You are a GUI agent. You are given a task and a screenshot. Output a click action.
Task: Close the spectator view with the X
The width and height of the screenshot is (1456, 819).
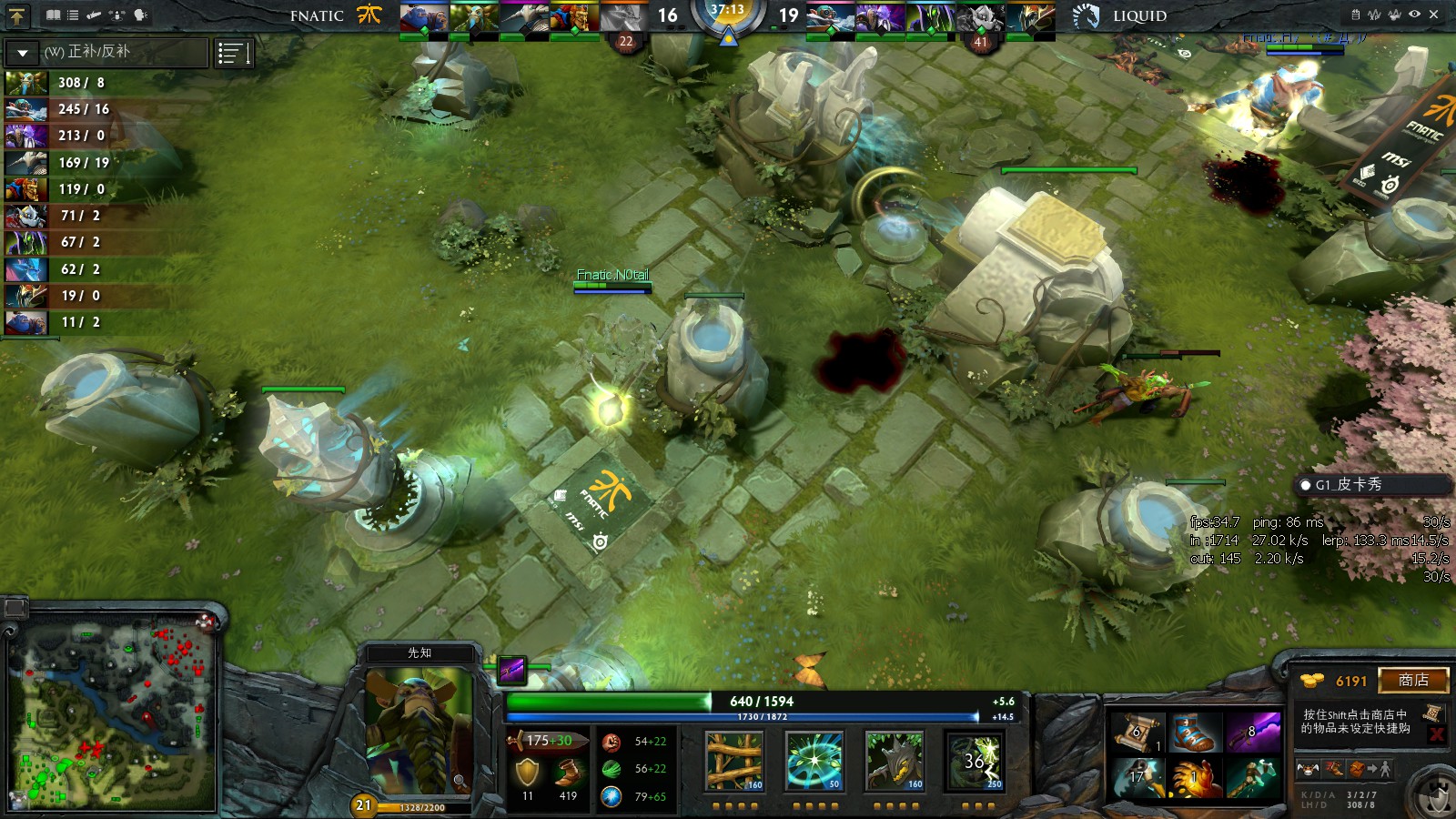click(x=1434, y=15)
